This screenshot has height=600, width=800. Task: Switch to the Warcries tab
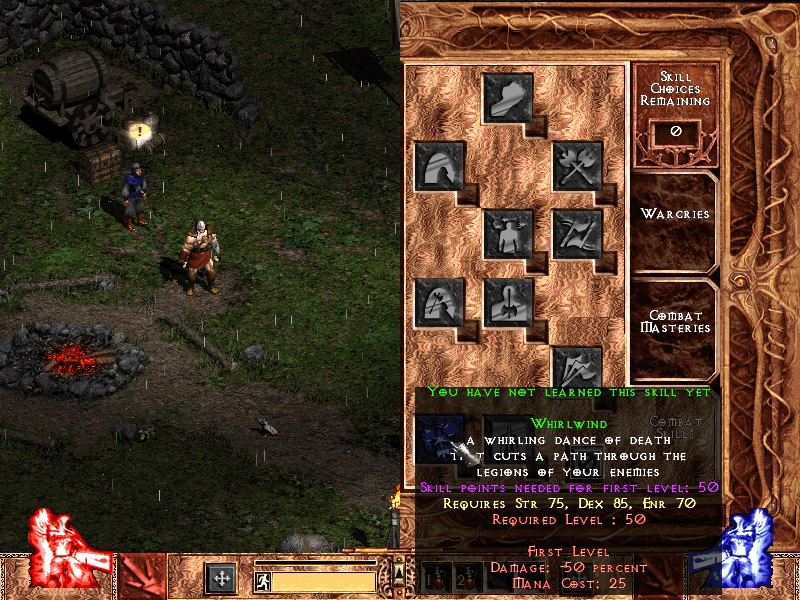(675, 214)
